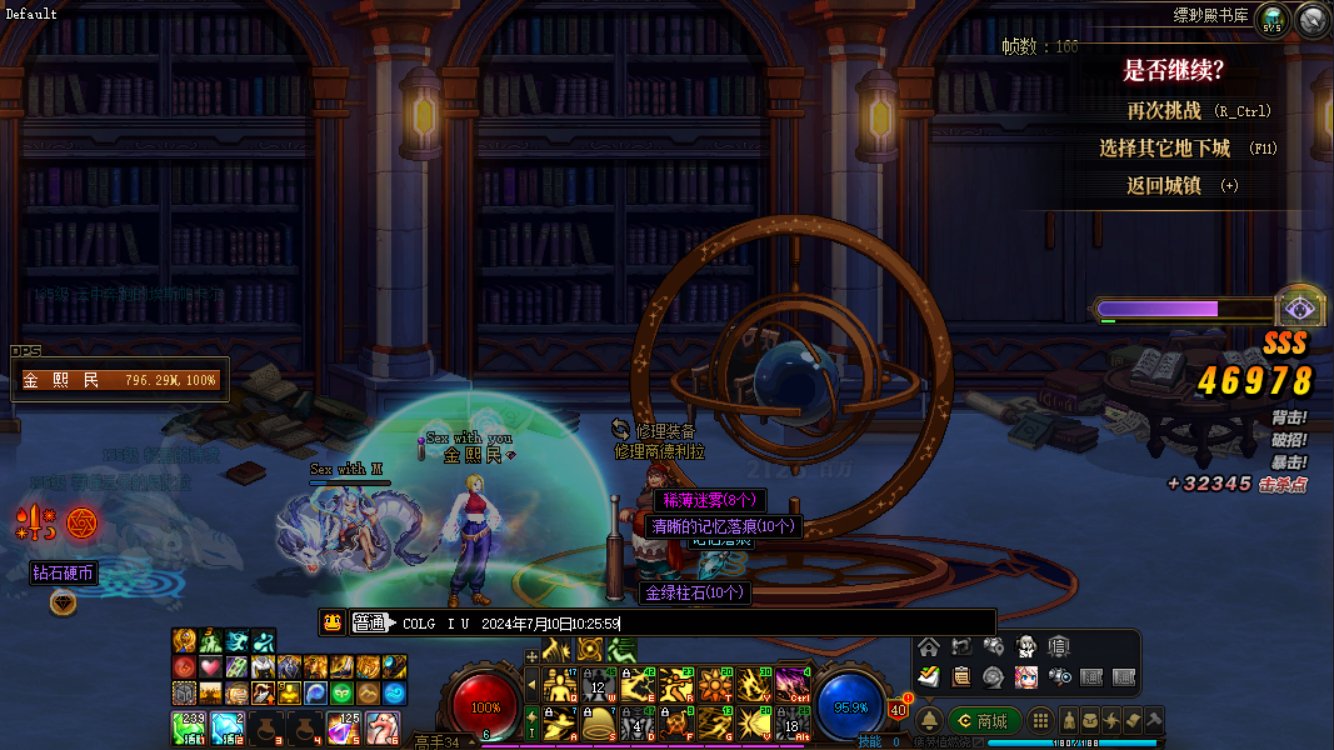Activate the purple skill bound to Ctrl

(792, 685)
